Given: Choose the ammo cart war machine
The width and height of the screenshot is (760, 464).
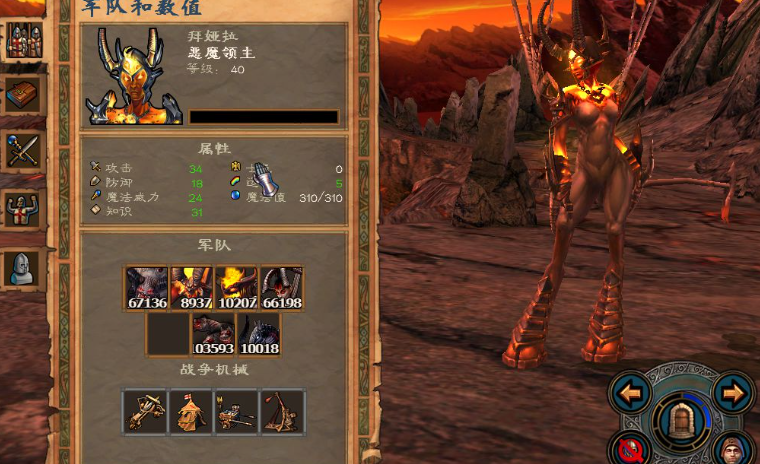Looking at the screenshot, I should point(236,411).
